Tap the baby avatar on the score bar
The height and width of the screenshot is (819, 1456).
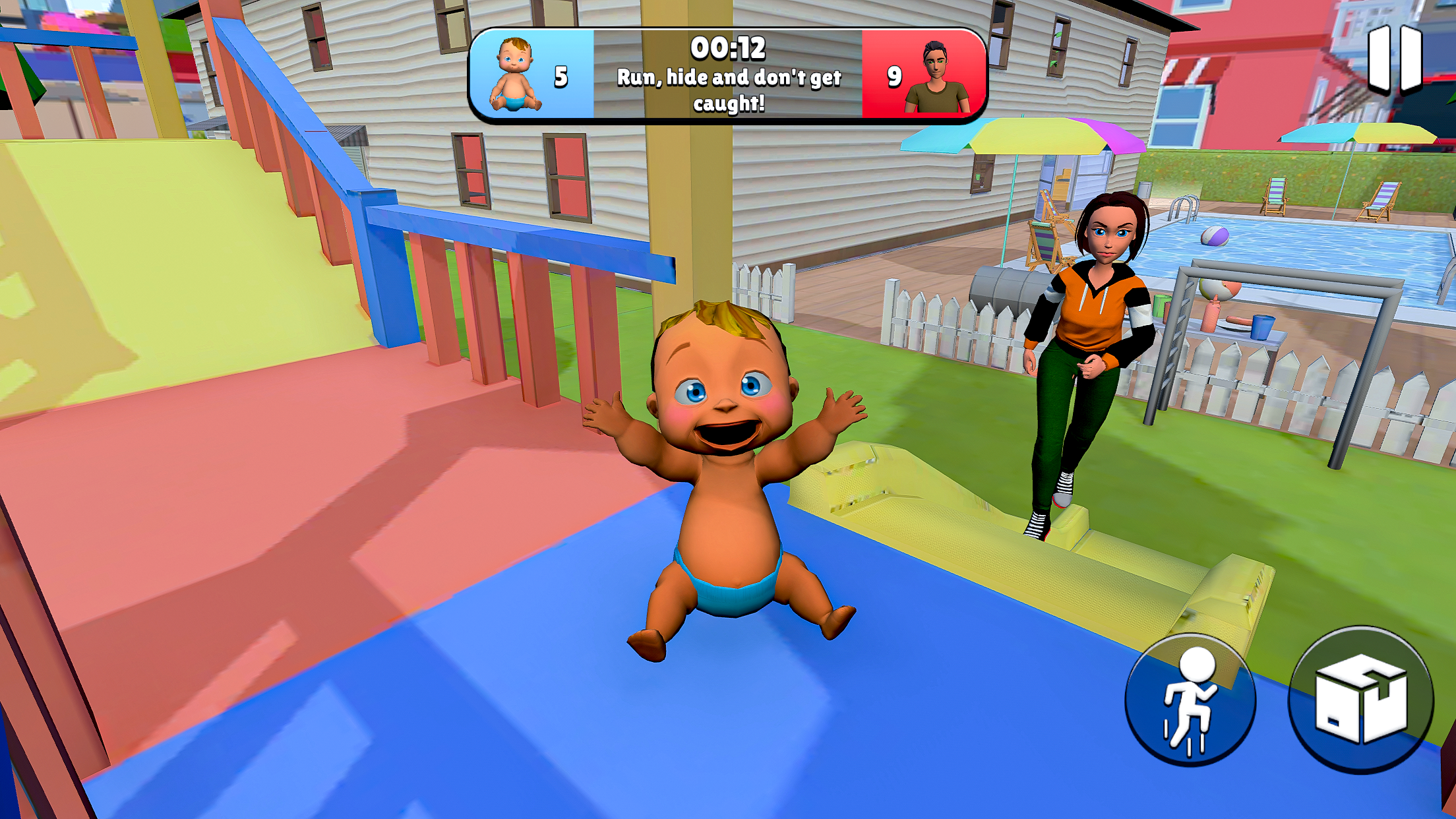click(518, 73)
